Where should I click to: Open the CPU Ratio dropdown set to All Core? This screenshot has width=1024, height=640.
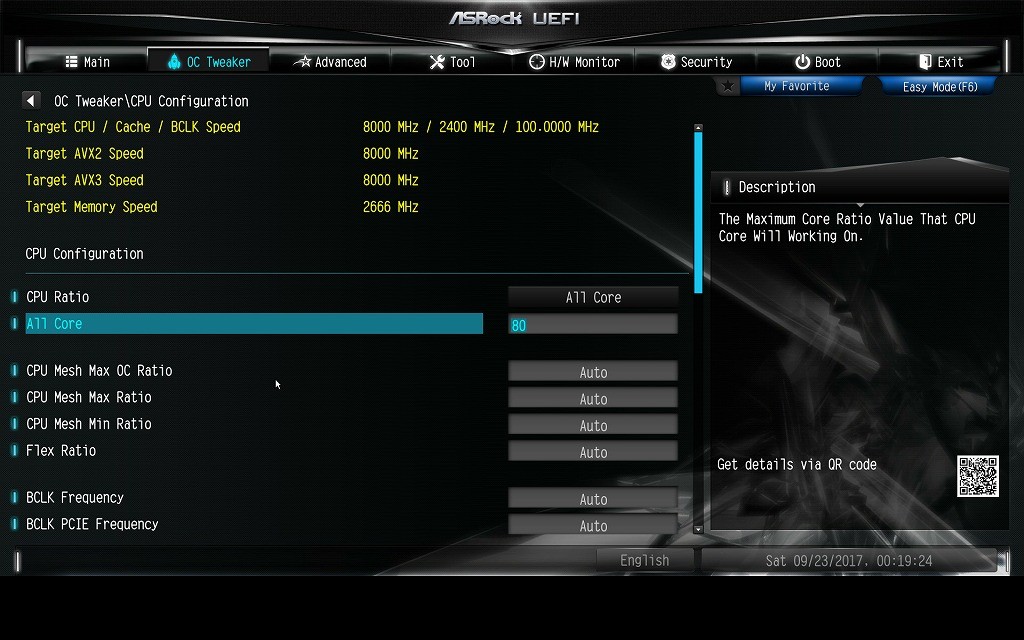[x=593, y=297]
